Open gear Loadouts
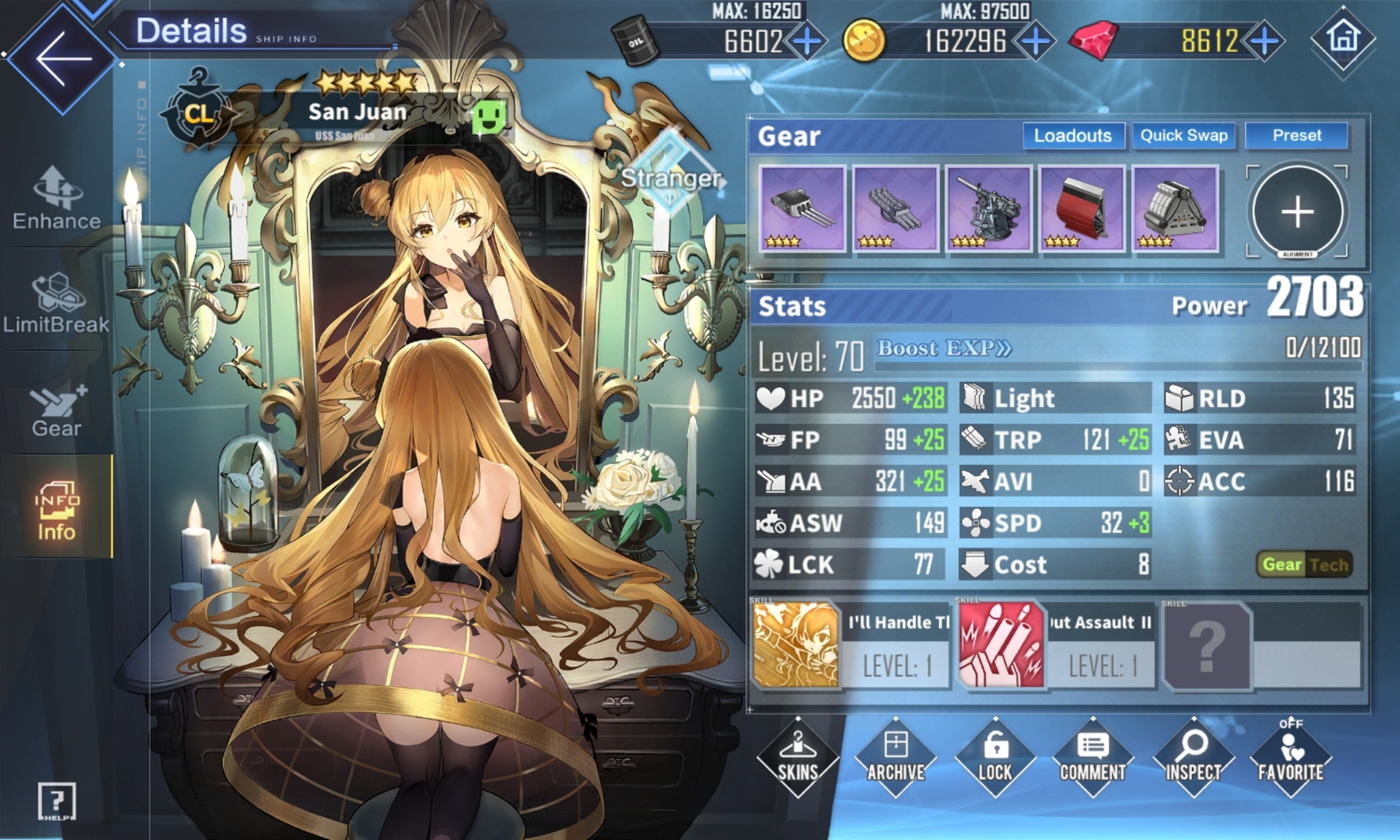Image resolution: width=1400 pixels, height=840 pixels. pyautogui.click(x=1073, y=136)
